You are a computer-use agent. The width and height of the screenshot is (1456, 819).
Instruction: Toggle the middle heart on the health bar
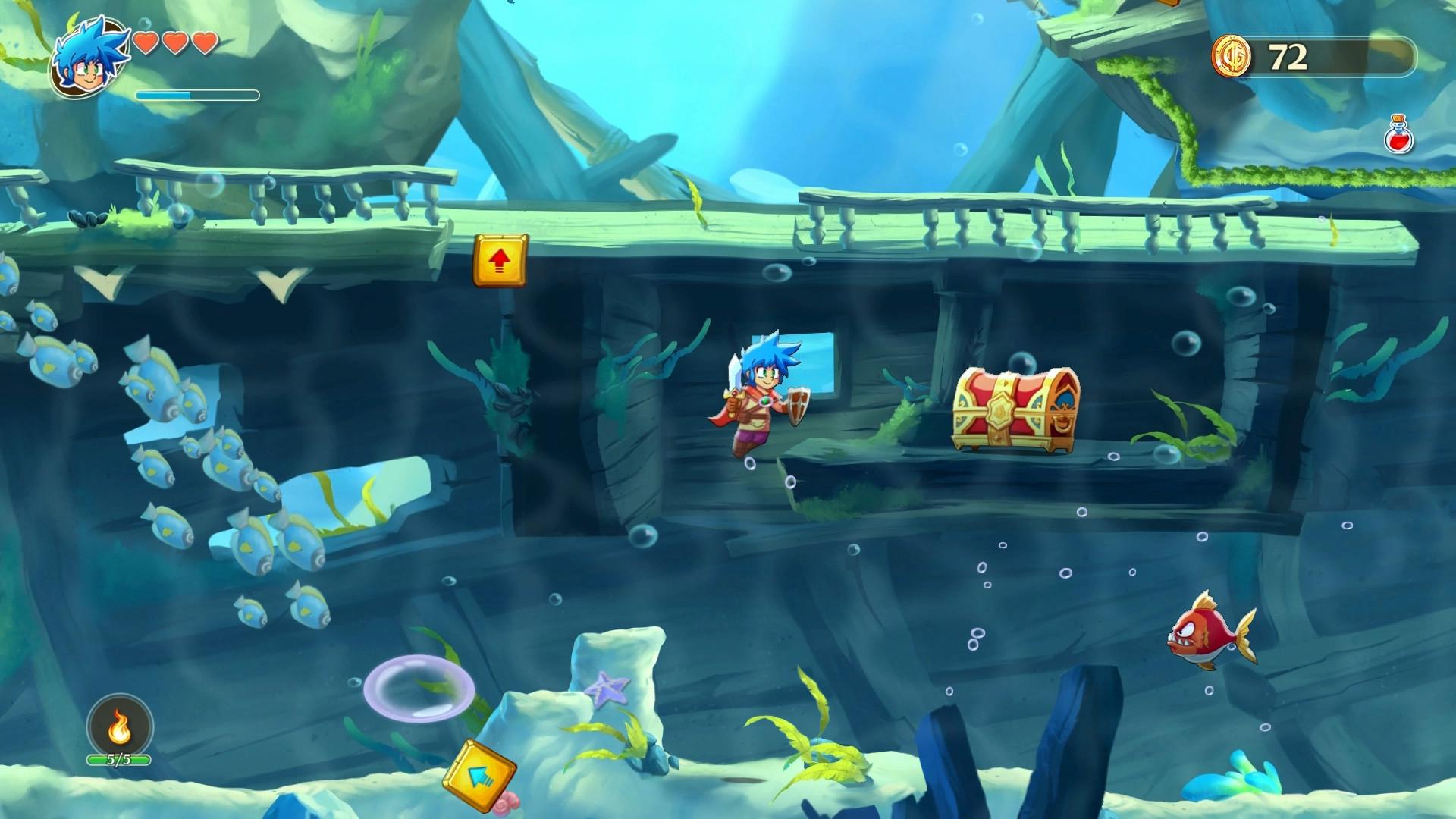(177, 44)
